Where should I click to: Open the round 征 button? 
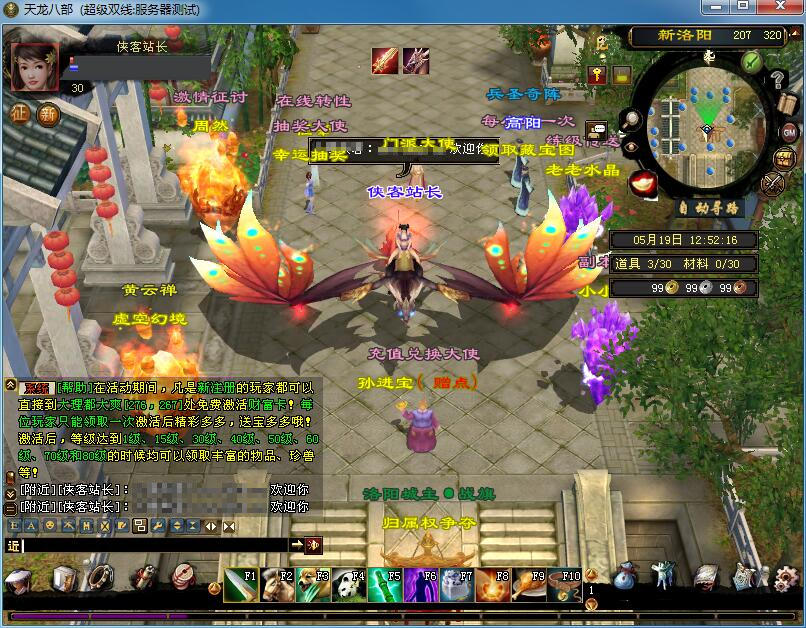21,113
